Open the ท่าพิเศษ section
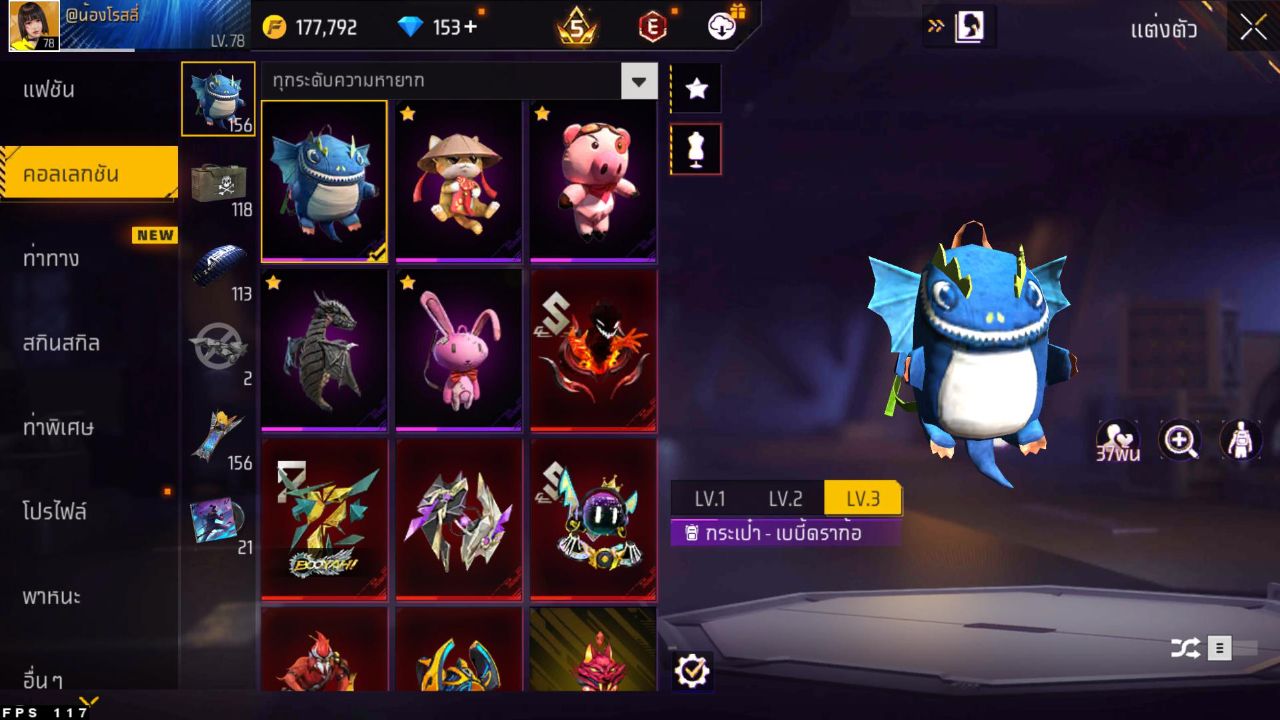 [58, 427]
